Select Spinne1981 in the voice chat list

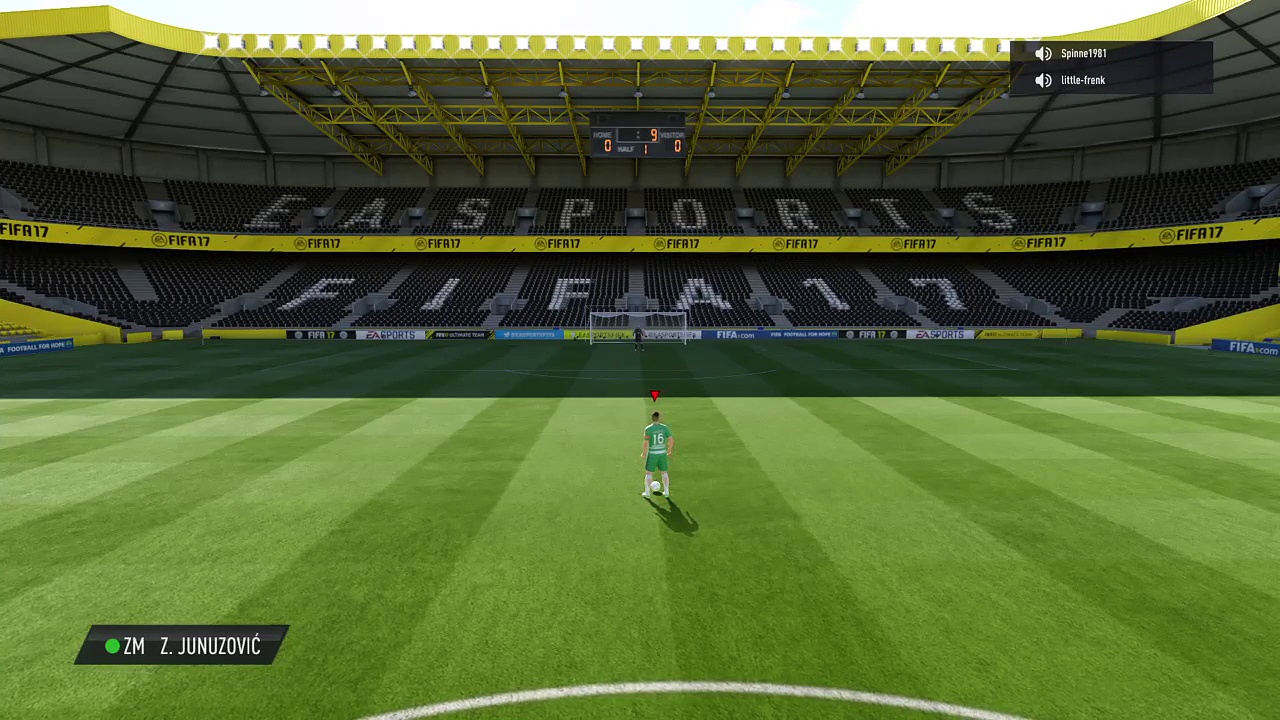click(1083, 54)
